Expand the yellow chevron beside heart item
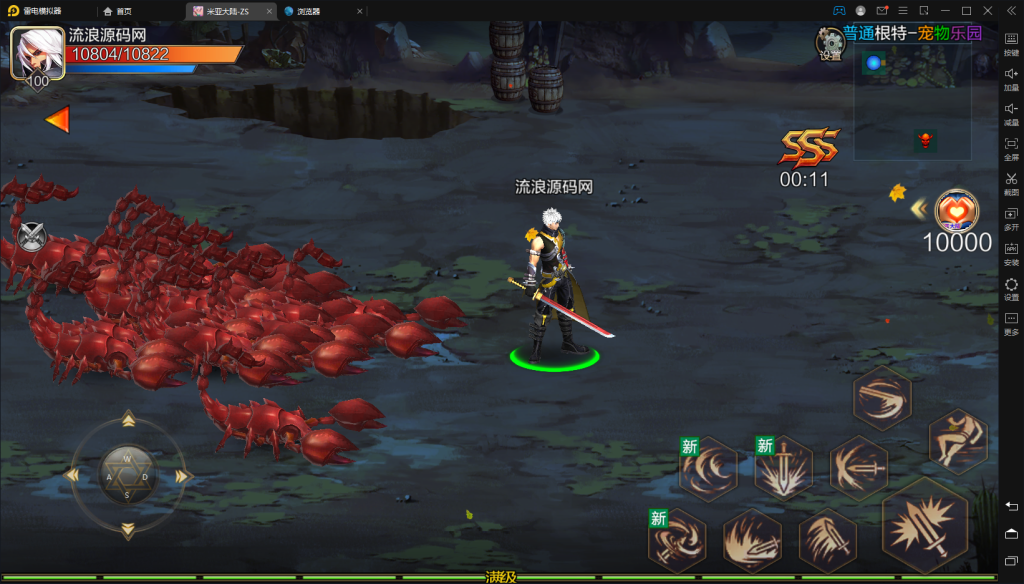The height and width of the screenshot is (584, 1024). (917, 209)
